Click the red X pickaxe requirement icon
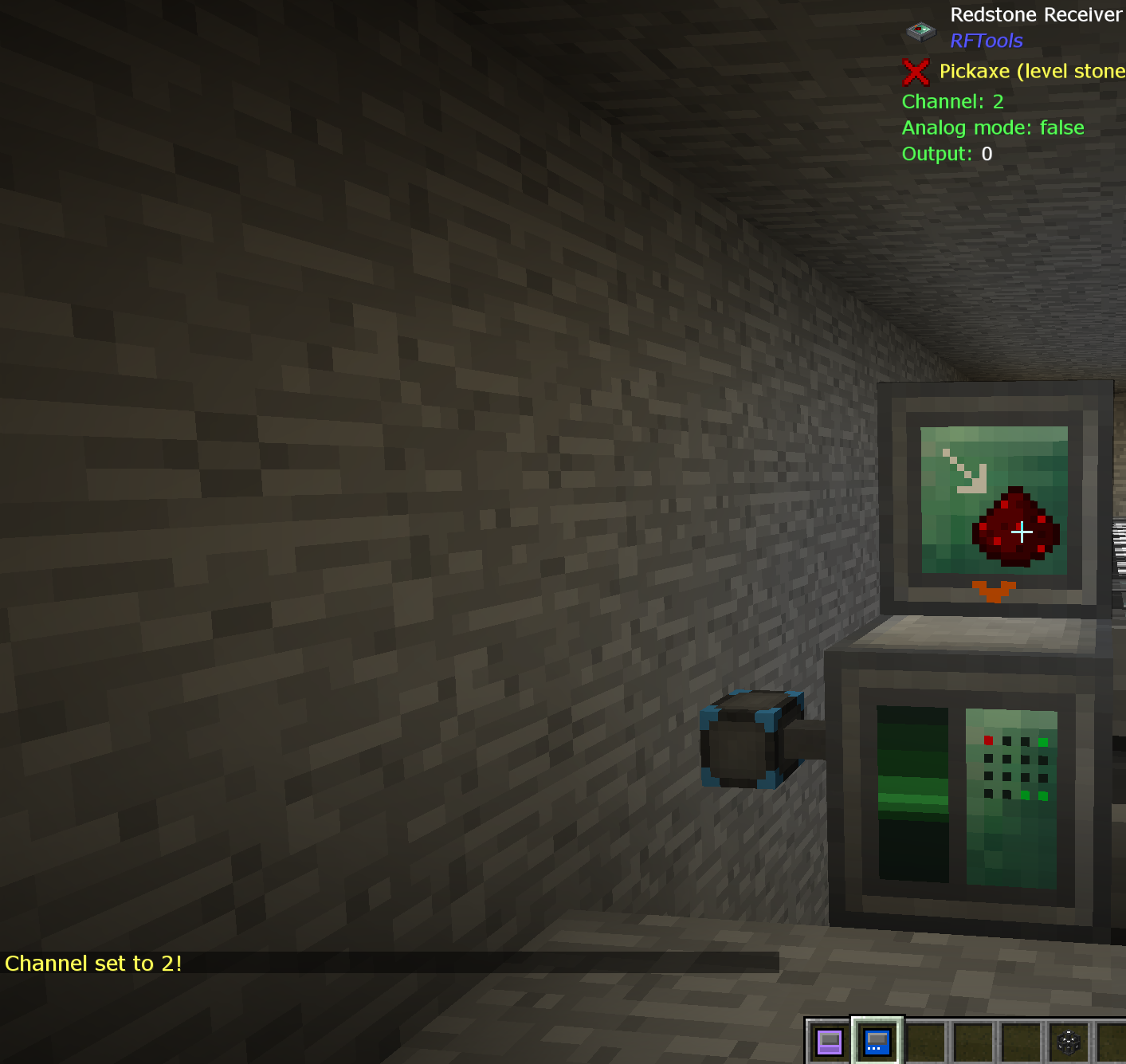 tap(915, 72)
